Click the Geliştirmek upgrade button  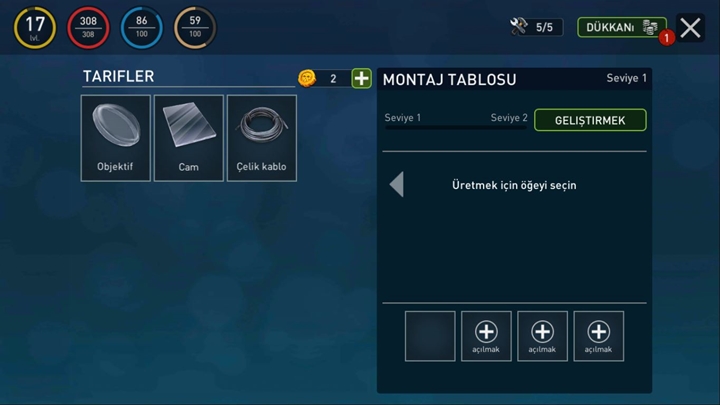tap(590, 120)
